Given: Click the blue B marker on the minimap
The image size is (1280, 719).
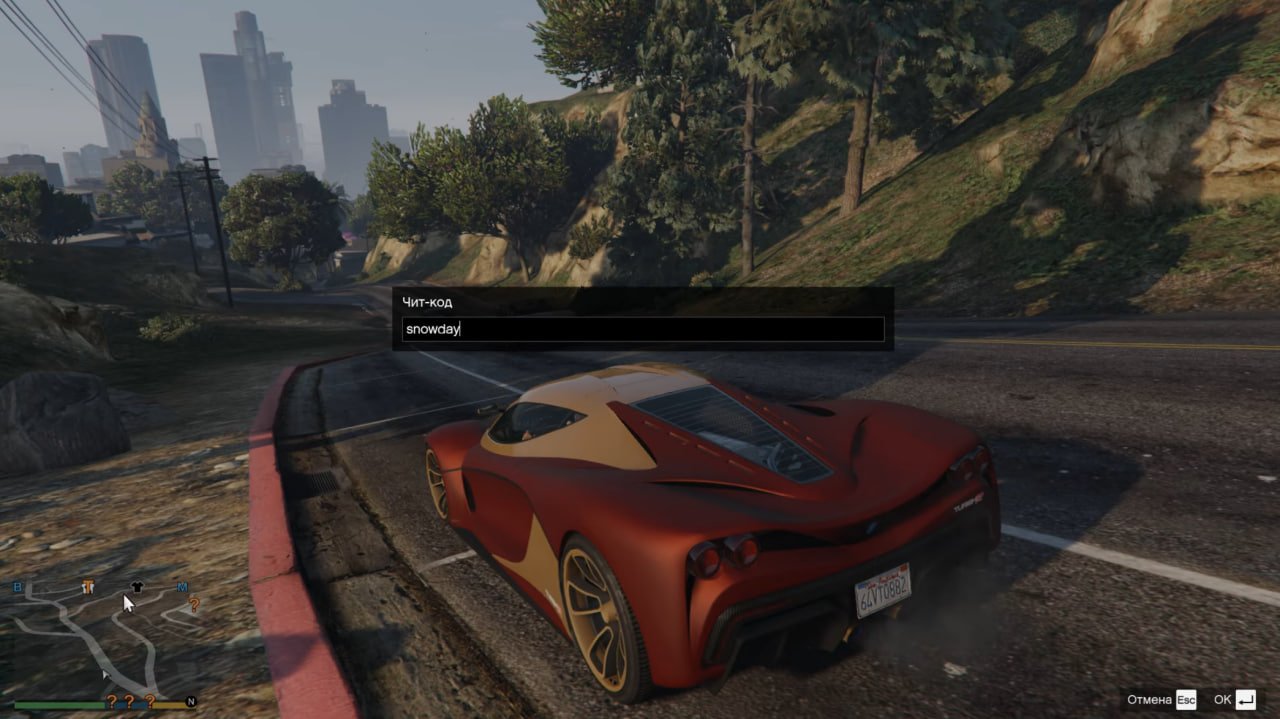Looking at the screenshot, I should [x=18, y=587].
